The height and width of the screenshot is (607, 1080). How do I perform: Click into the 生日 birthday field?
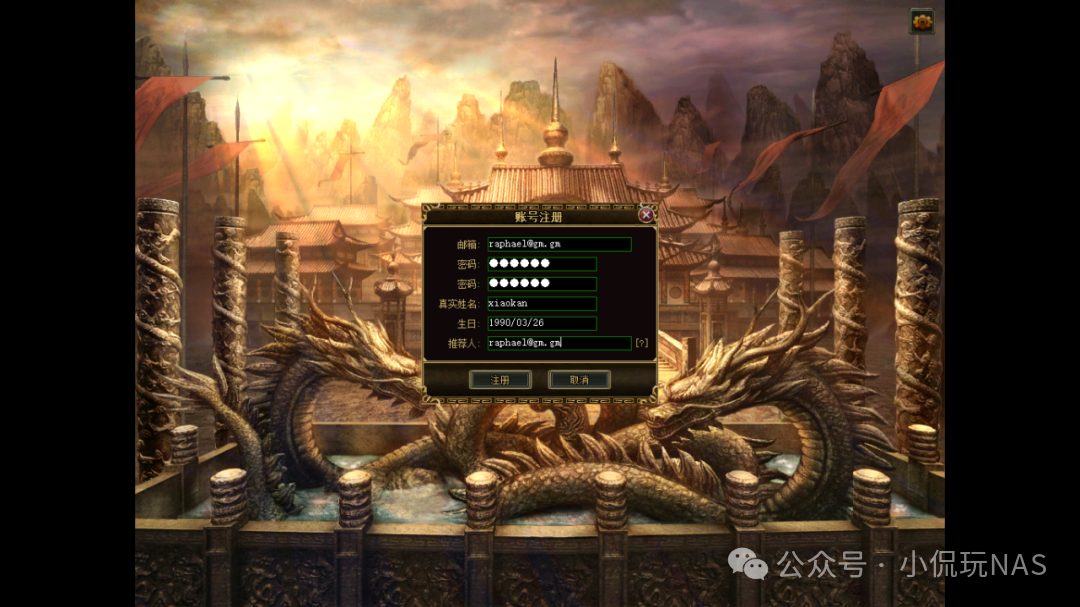click(x=541, y=323)
